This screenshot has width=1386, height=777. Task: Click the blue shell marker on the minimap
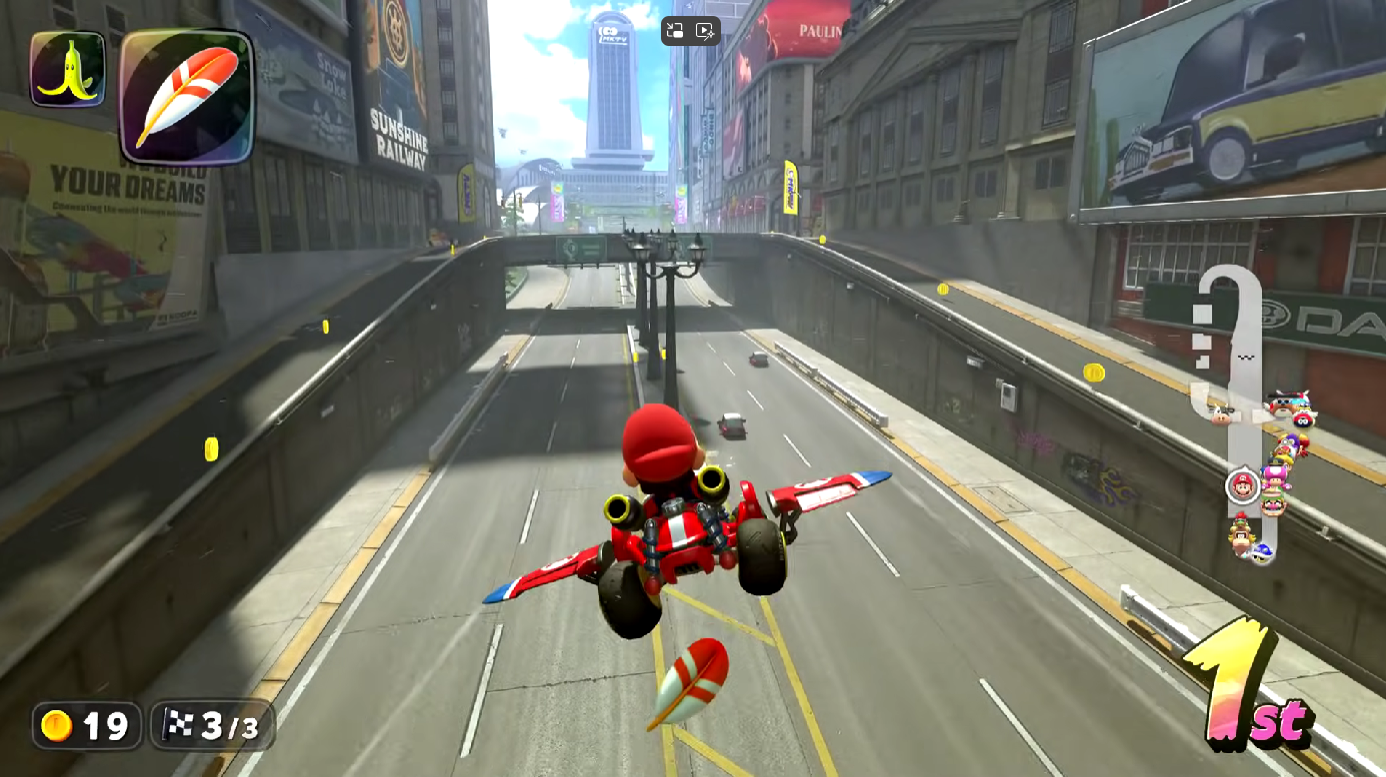[1263, 552]
